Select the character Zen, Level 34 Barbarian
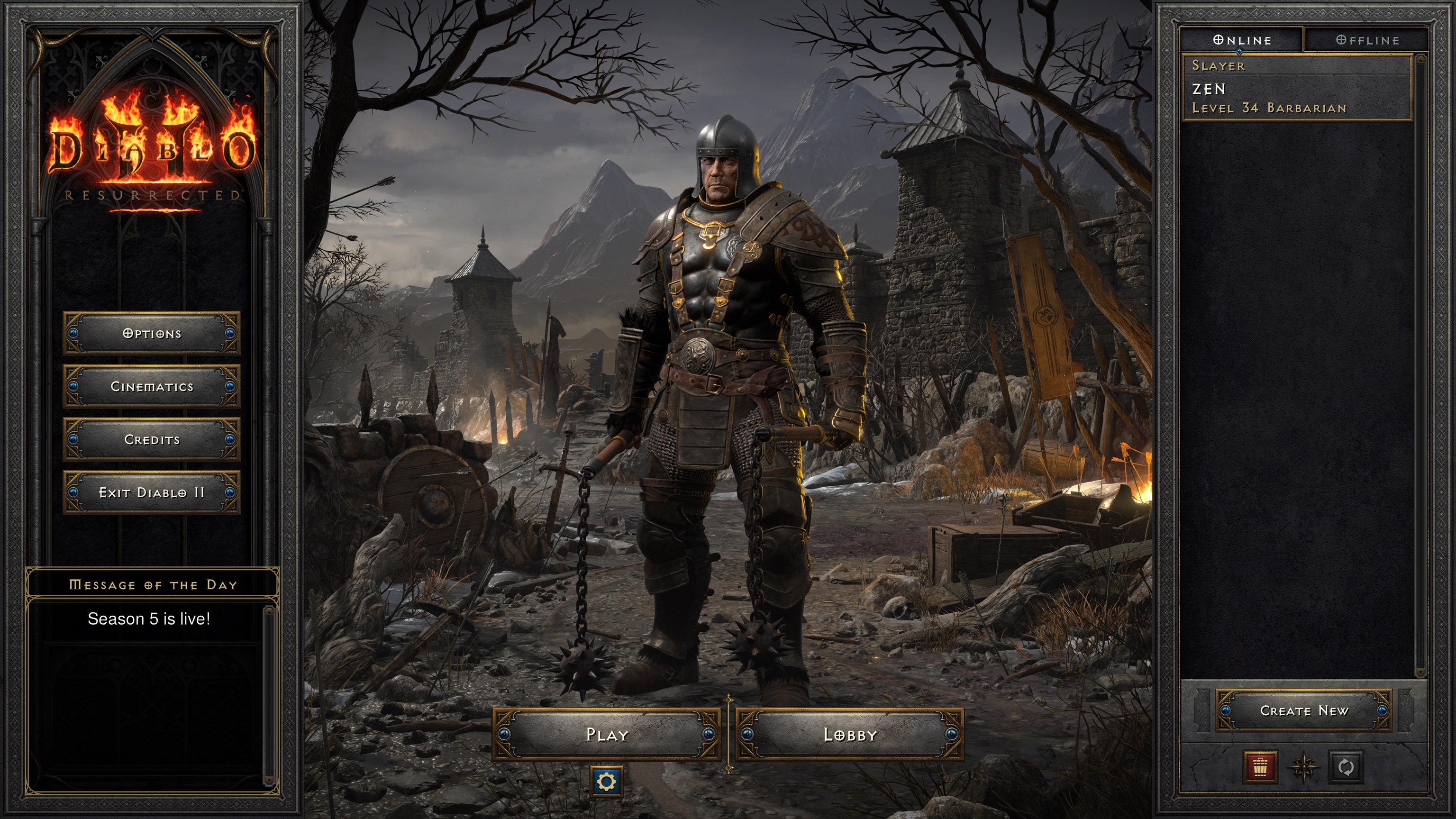Screen dimensions: 1456x819 point(1298,88)
